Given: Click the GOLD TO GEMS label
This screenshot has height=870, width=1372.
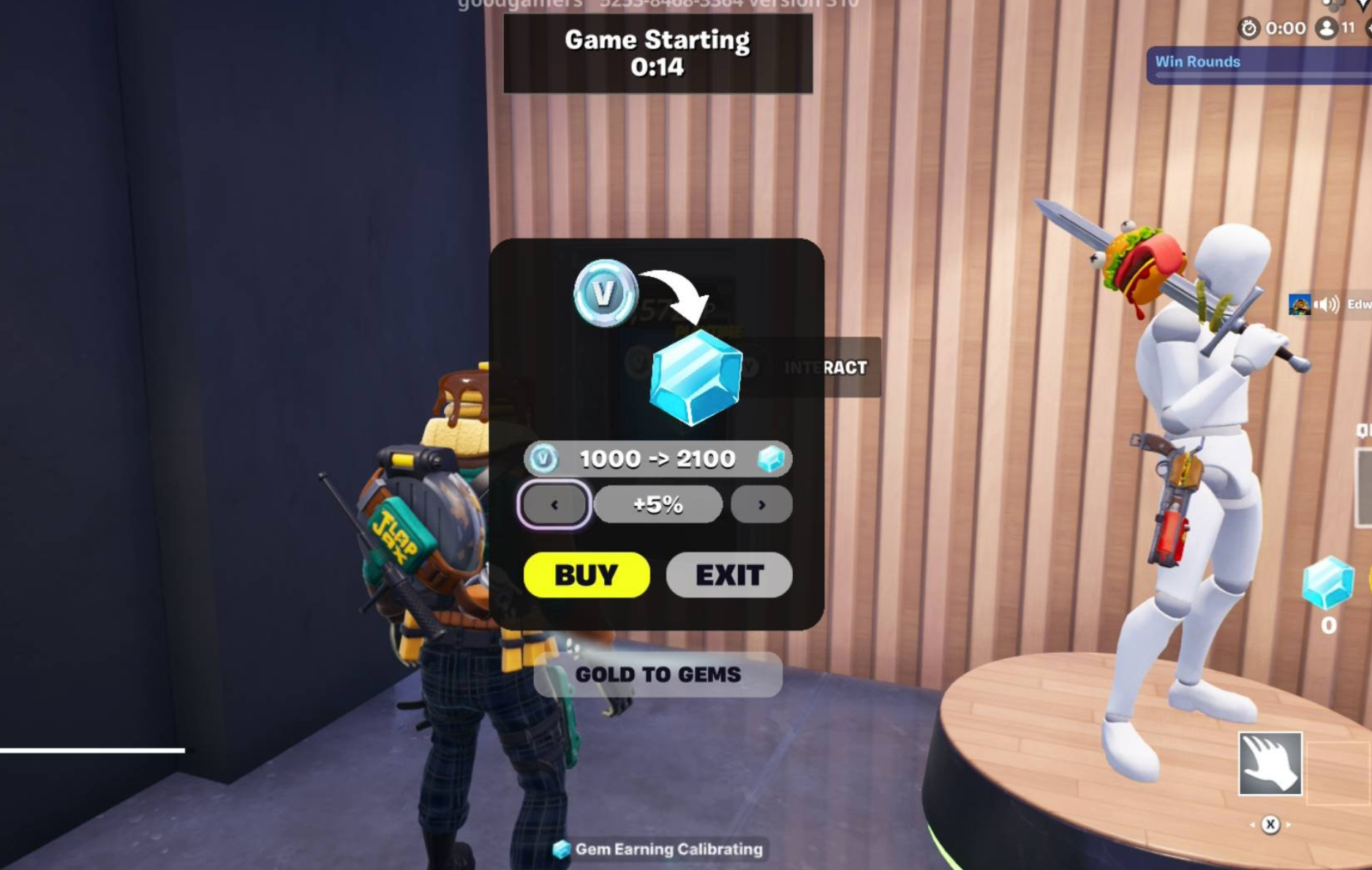Looking at the screenshot, I should tap(657, 675).
